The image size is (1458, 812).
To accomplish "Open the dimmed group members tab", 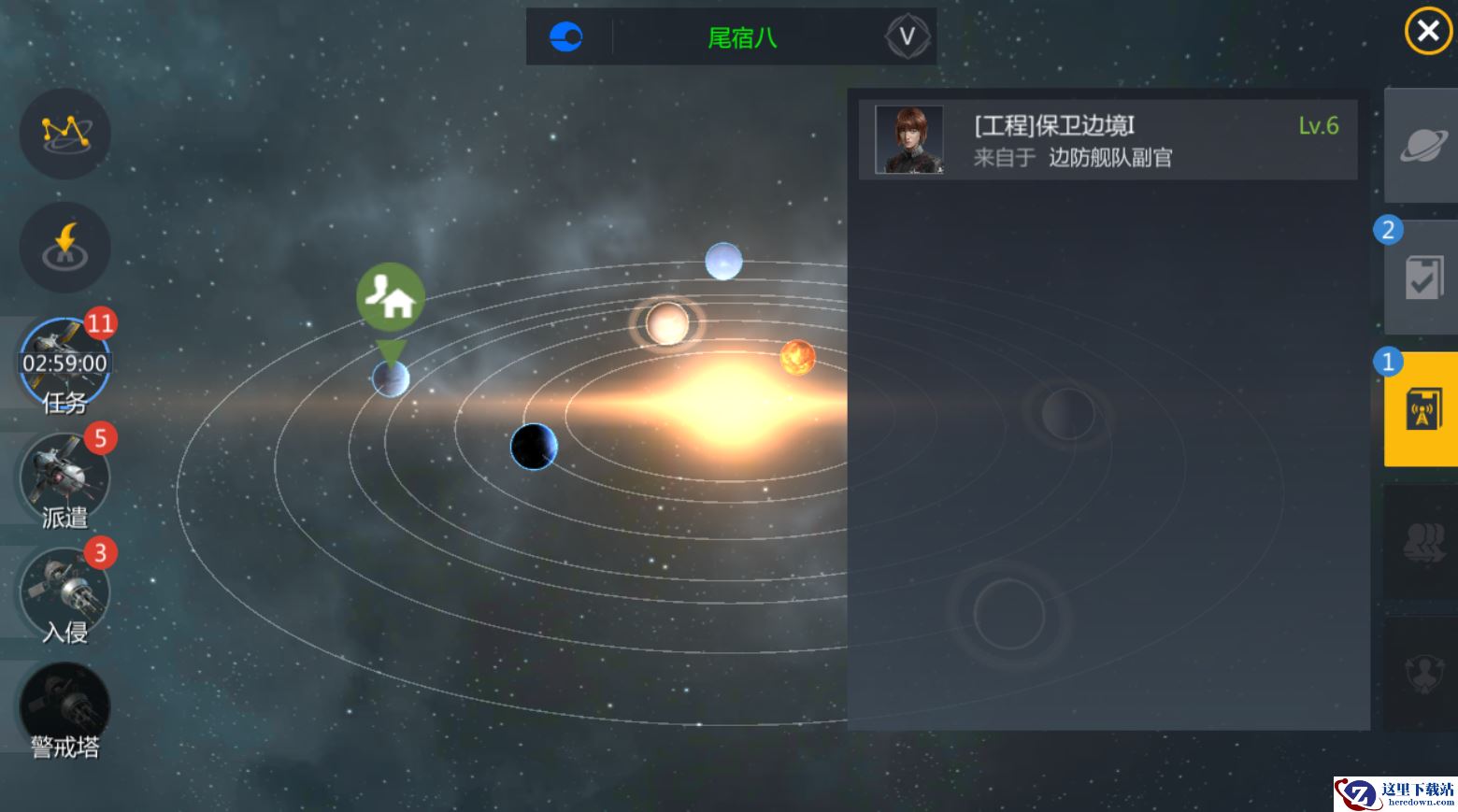I will (1421, 542).
